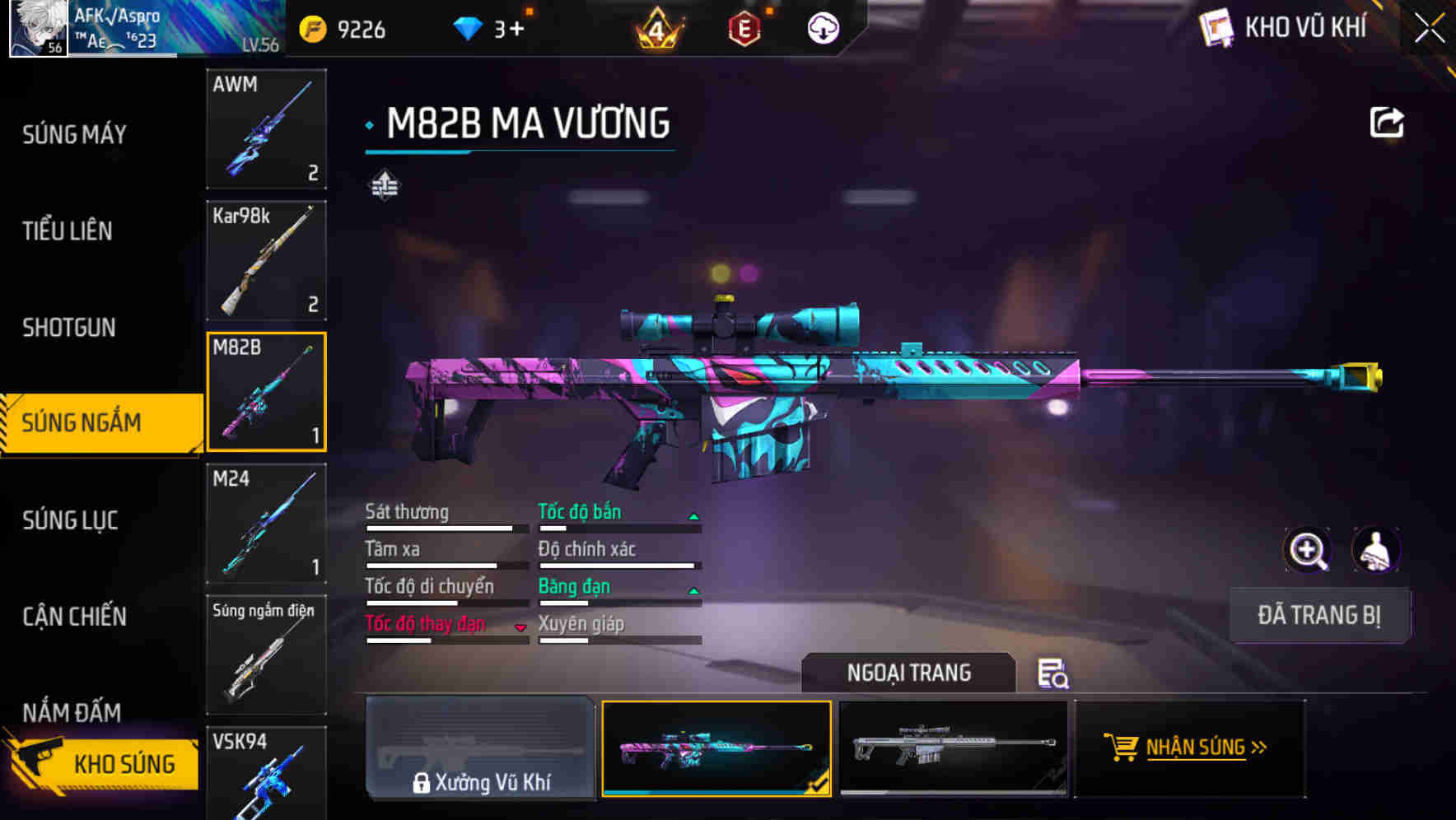This screenshot has width=1456, height=820.
Task: Open the SHOTGUN weapon category
Action: [x=70, y=328]
